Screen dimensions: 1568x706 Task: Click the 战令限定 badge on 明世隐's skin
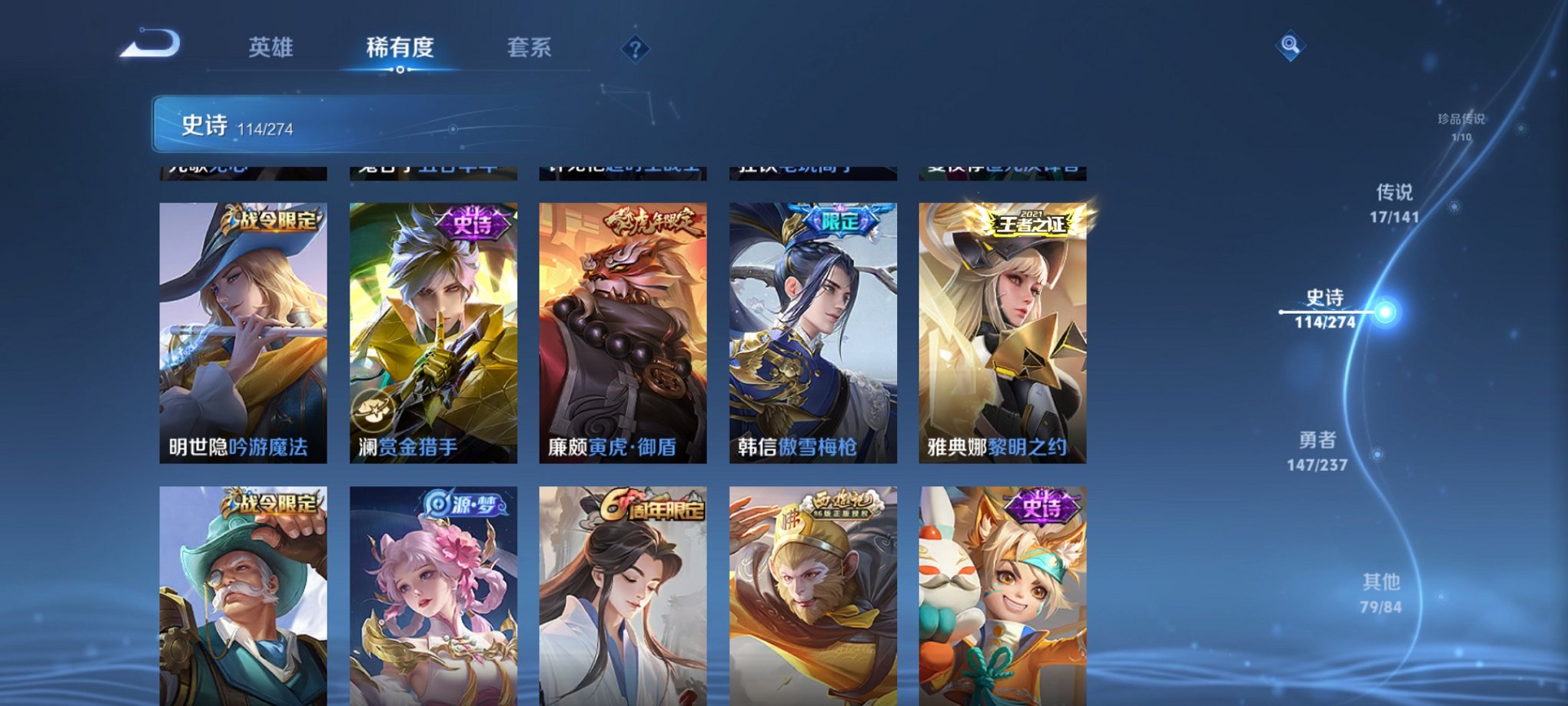274,221
